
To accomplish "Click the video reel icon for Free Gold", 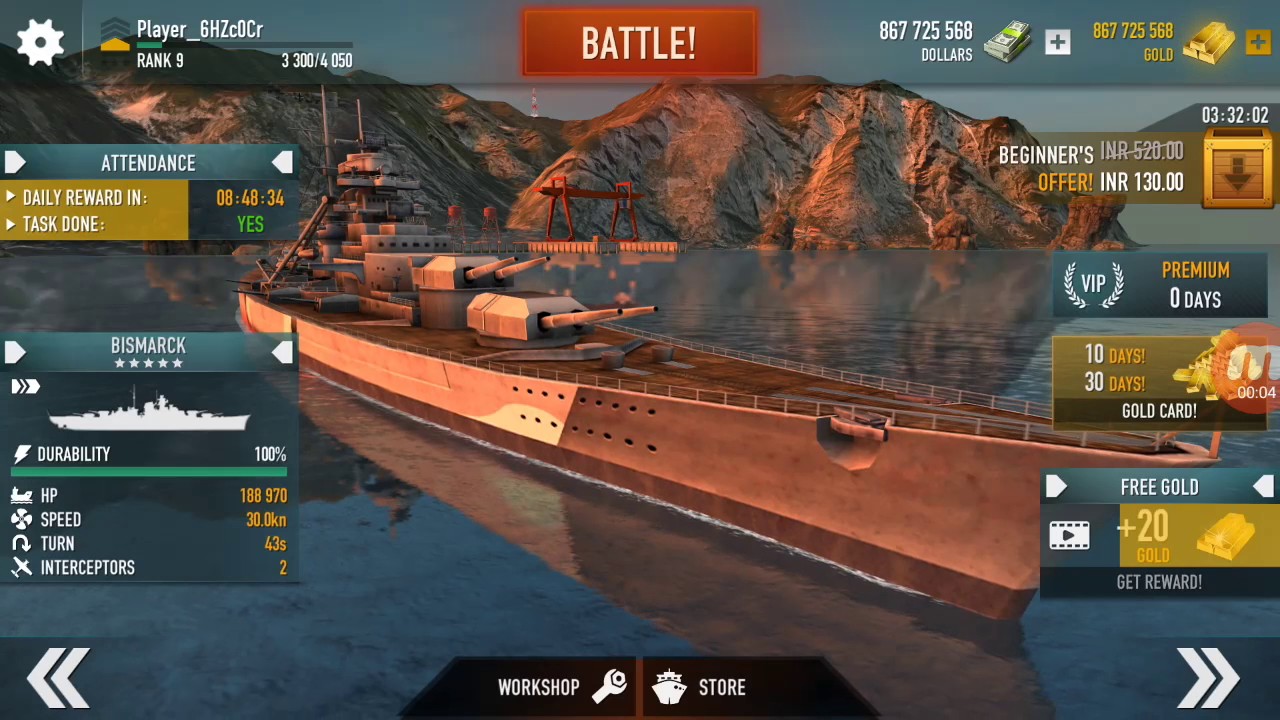I will coord(1069,536).
